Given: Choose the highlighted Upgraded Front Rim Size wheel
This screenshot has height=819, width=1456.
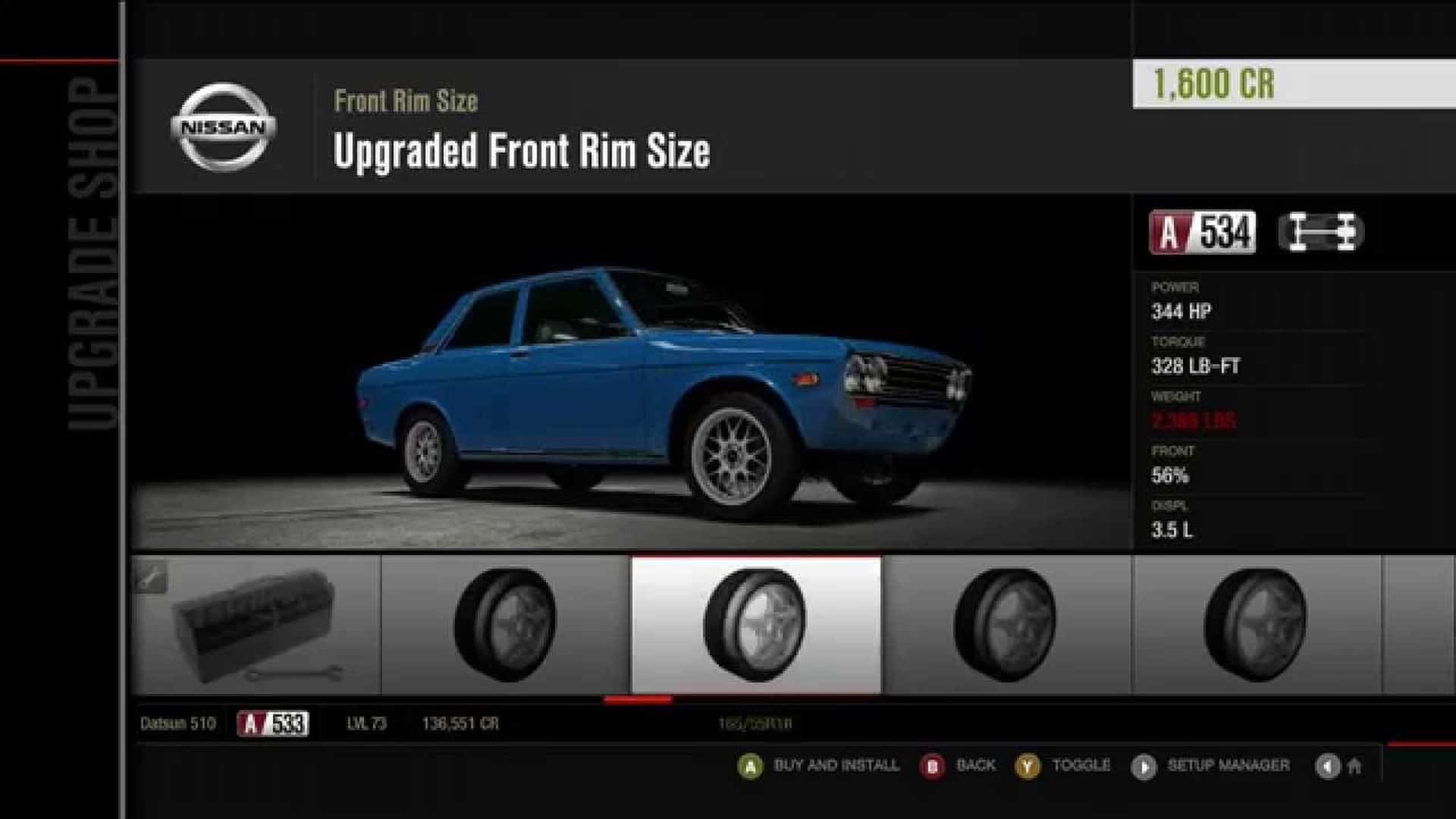Looking at the screenshot, I should click(x=756, y=625).
